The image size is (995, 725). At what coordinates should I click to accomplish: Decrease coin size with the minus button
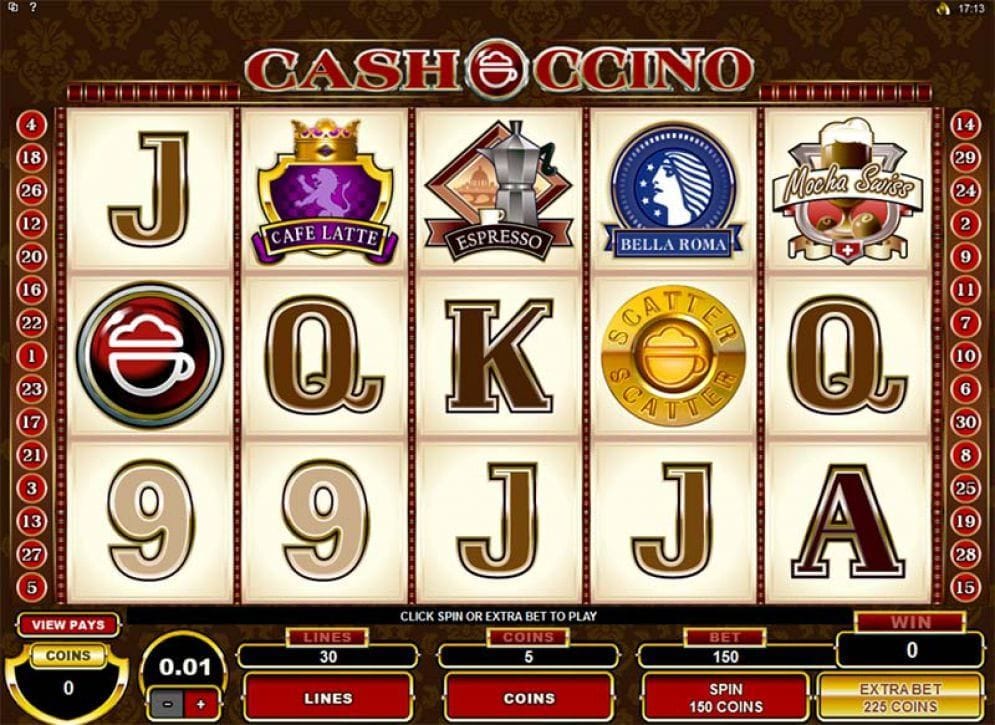165,703
